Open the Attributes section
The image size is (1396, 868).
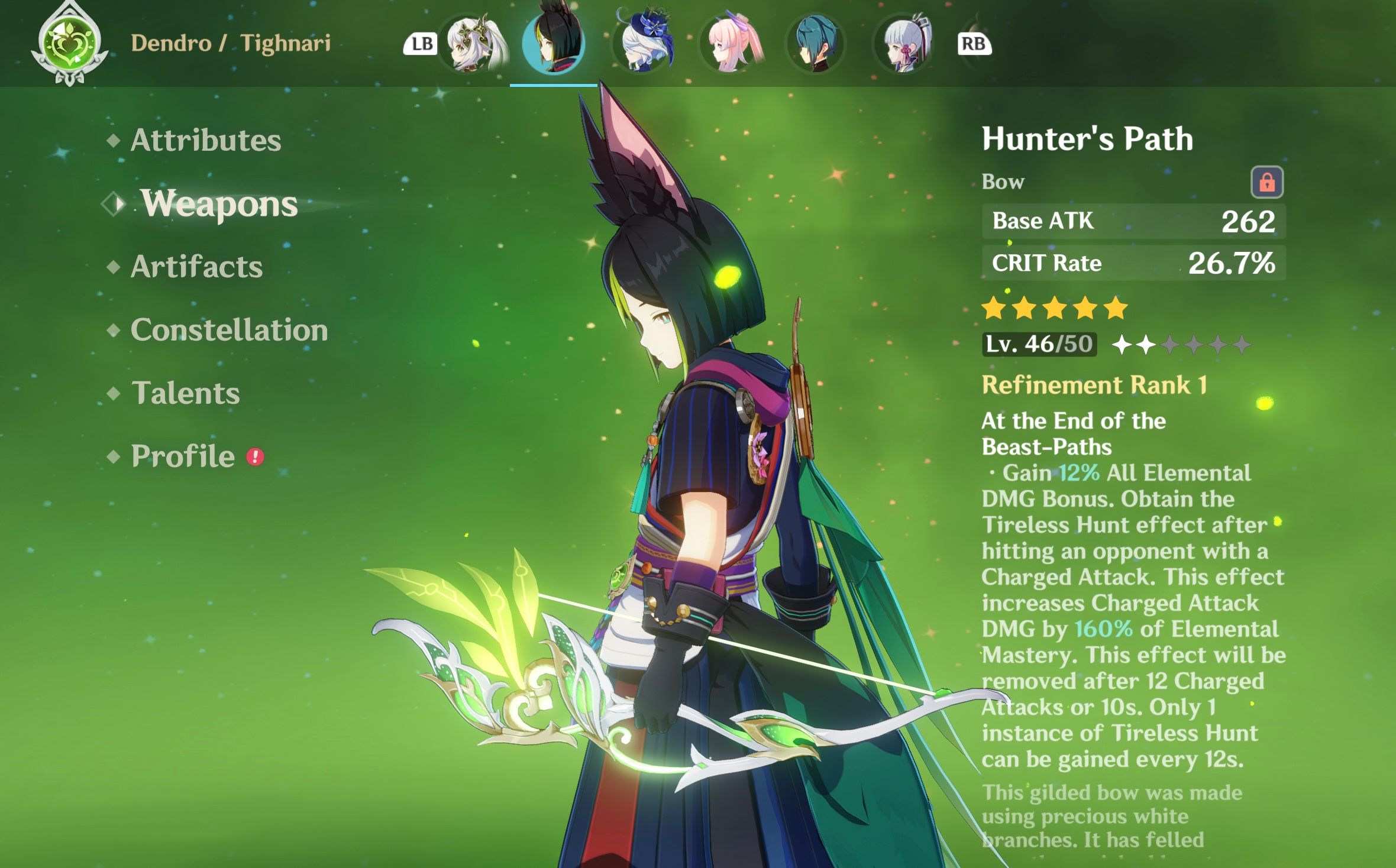coord(205,140)
